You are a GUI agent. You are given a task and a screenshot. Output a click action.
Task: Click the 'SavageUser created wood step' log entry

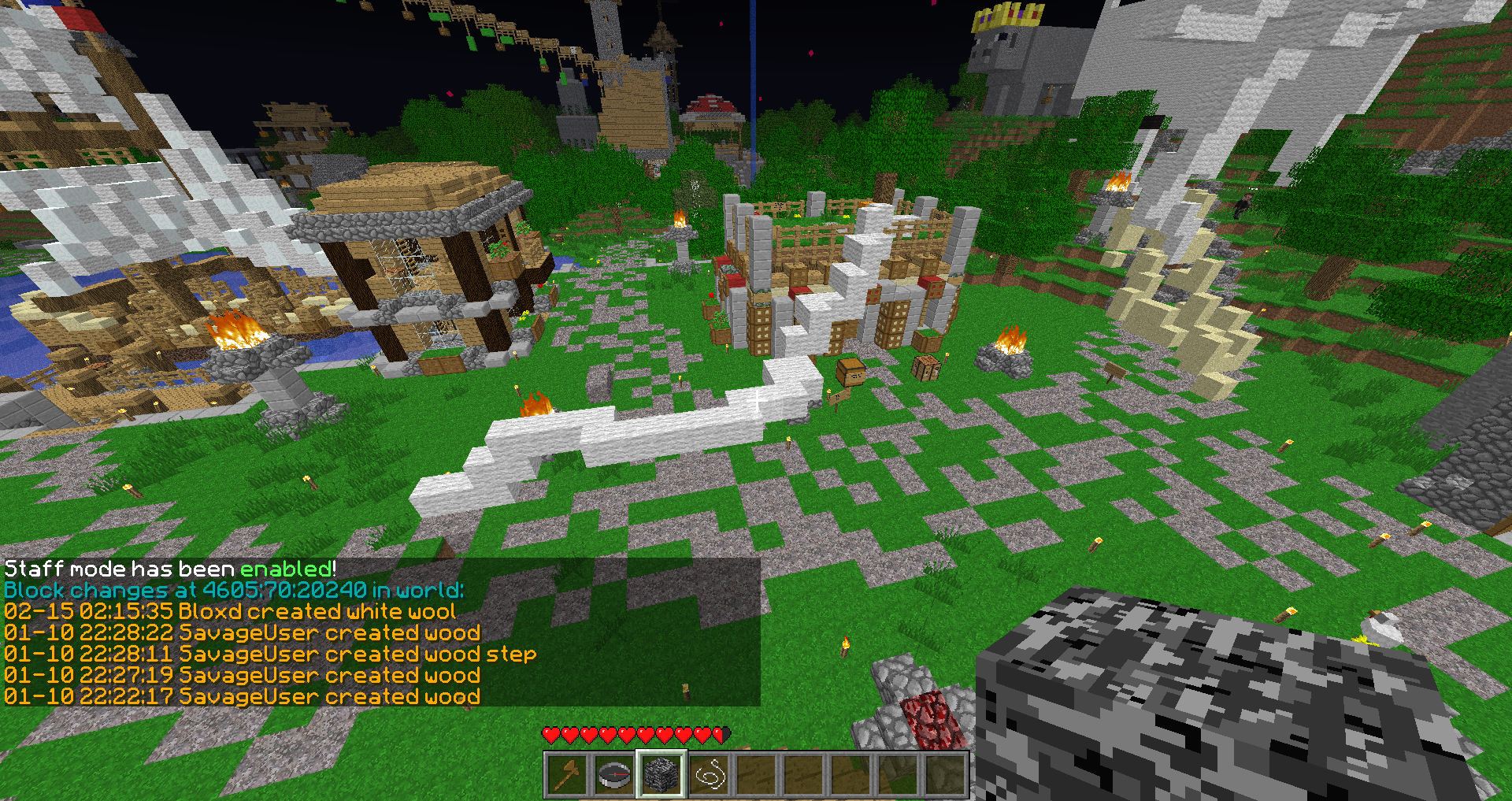pos(270,655)
